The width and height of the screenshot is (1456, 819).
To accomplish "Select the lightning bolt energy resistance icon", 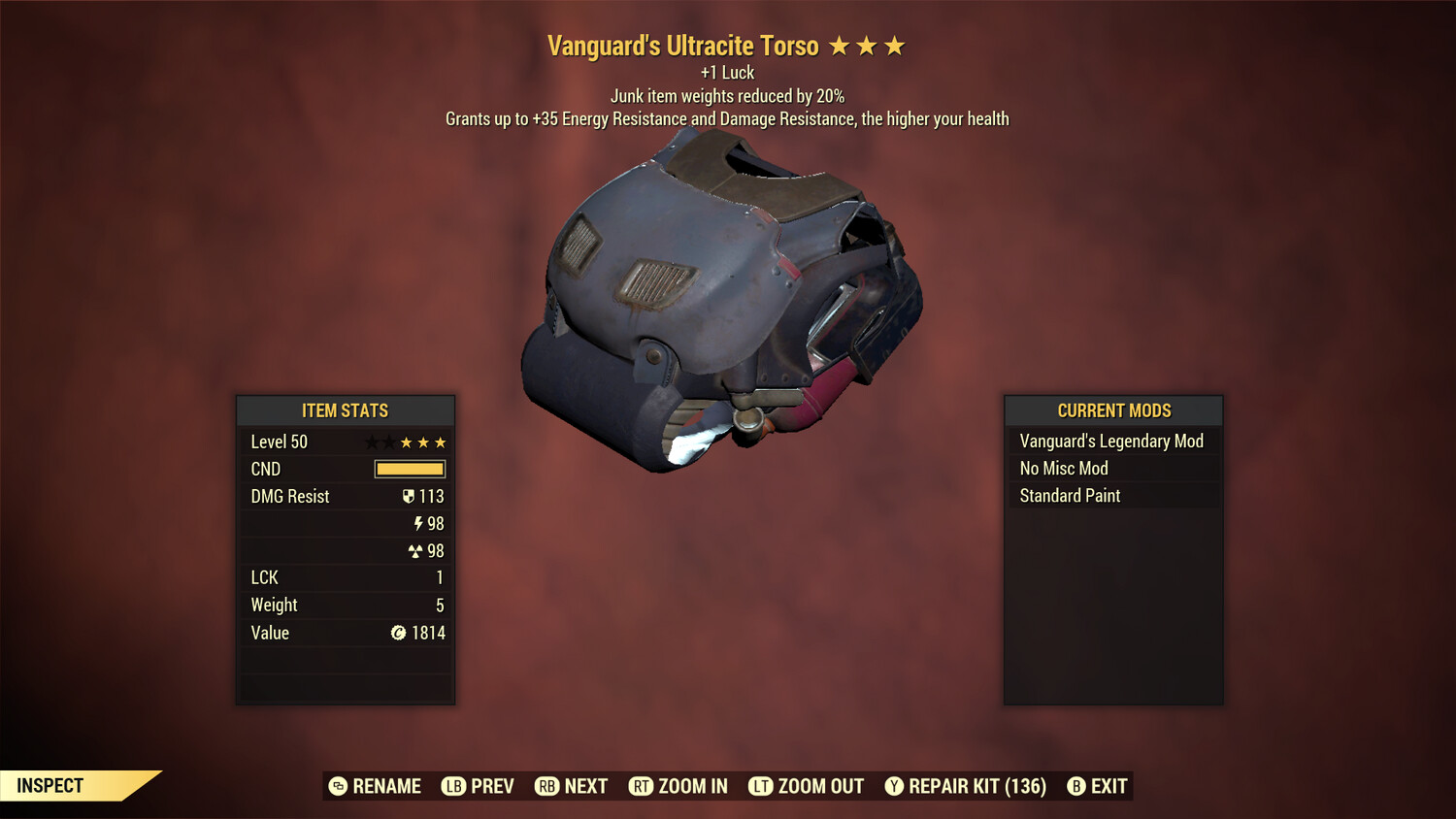I will coord(418,523).
